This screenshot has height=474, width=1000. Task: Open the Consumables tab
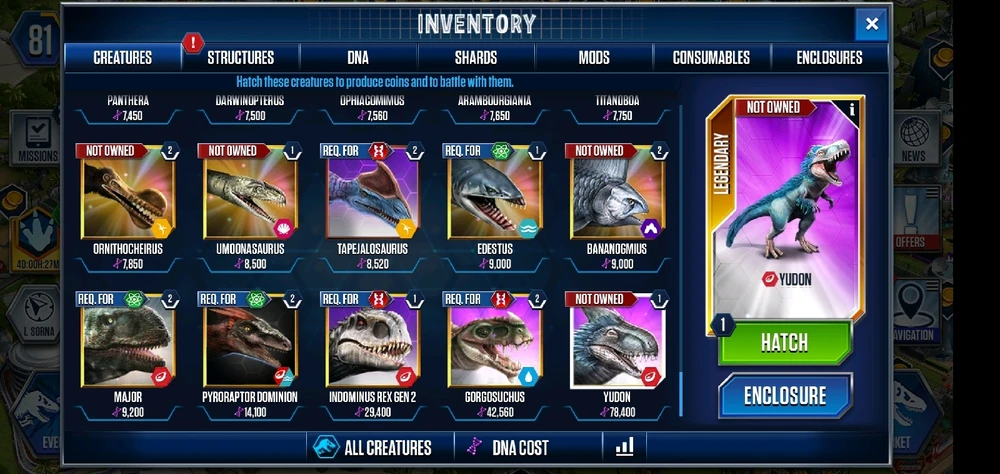711,57
